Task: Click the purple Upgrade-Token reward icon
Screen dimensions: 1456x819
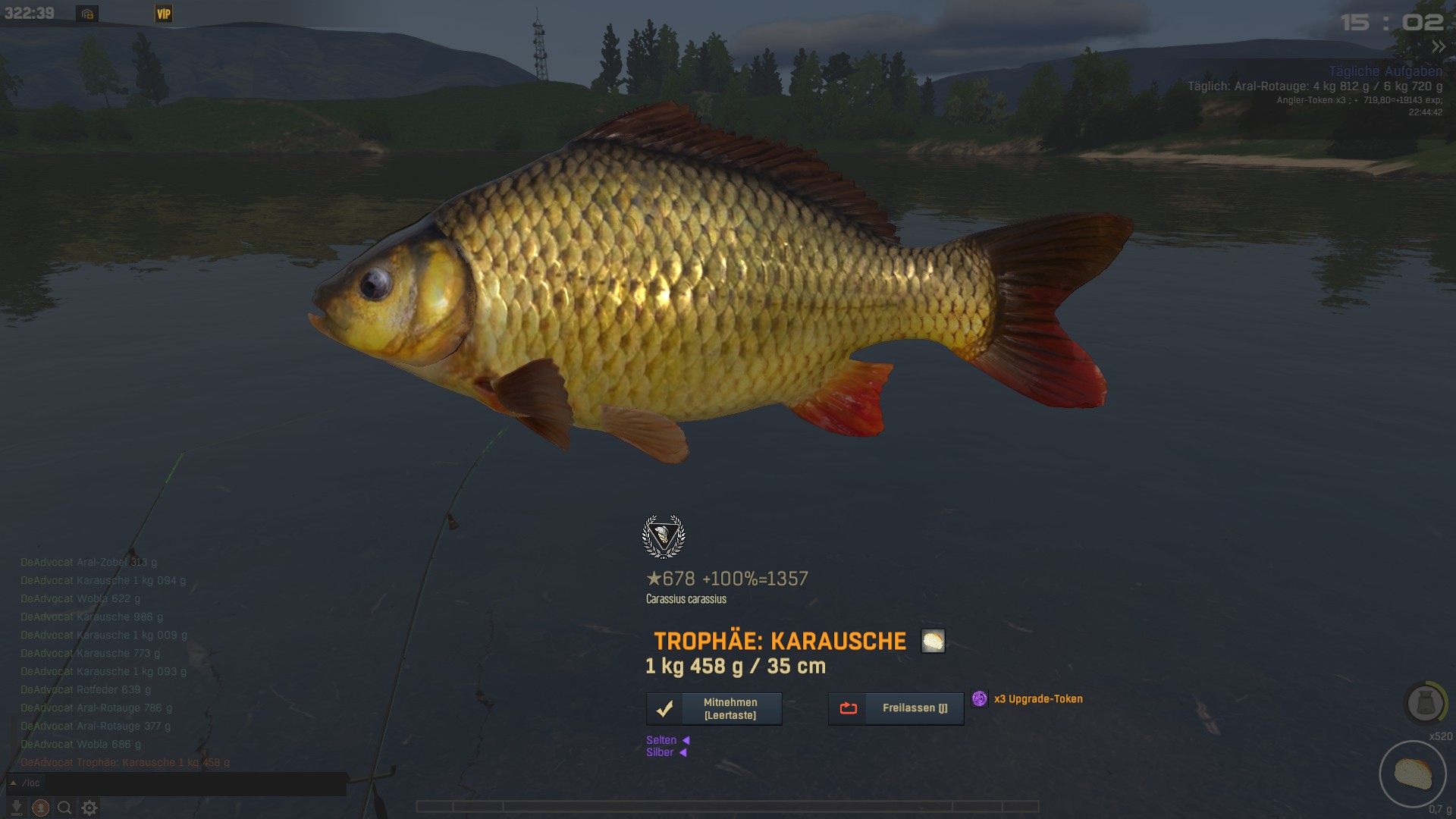Action: point(980,698)
